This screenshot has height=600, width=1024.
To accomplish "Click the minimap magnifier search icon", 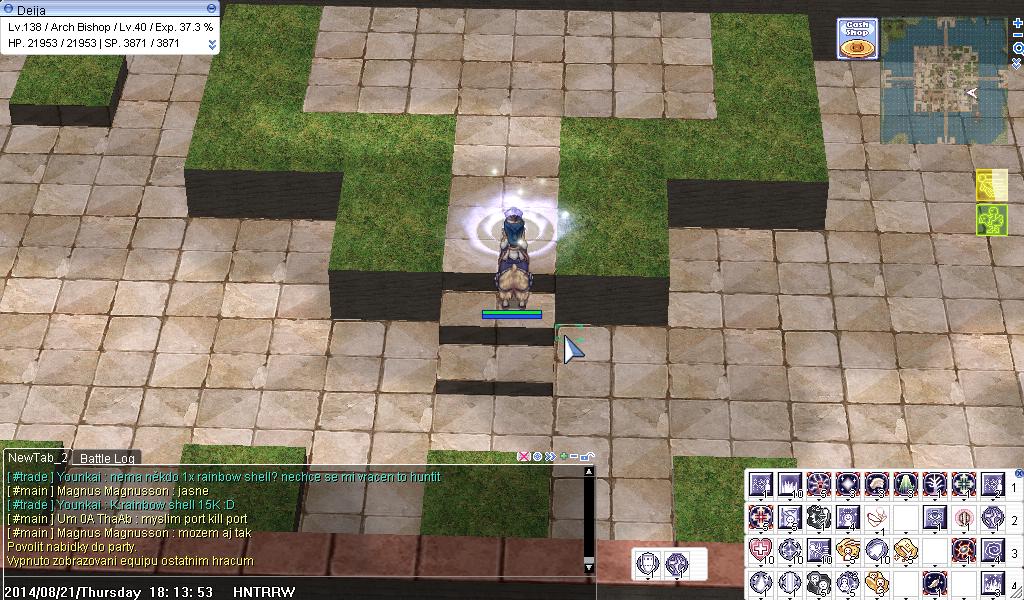I will pos(1017,49).
